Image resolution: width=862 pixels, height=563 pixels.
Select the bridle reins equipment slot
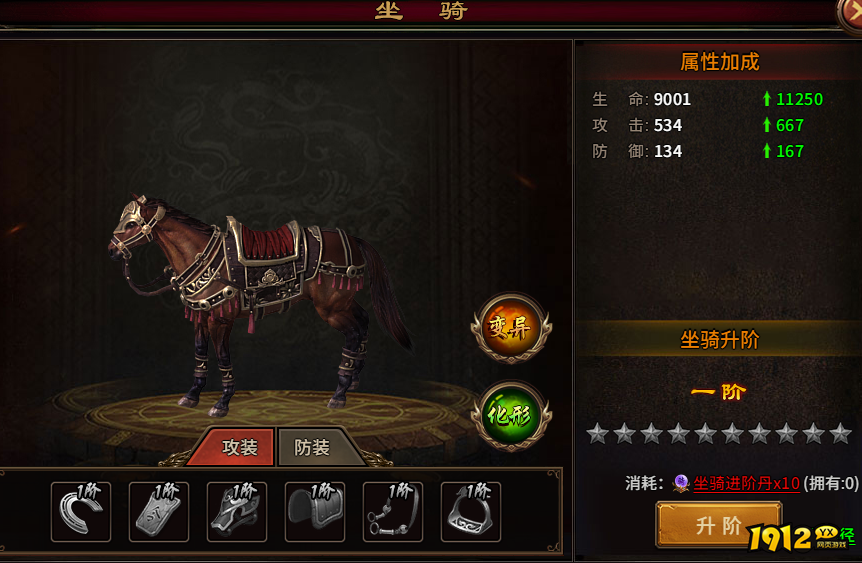tap(393, 512)
